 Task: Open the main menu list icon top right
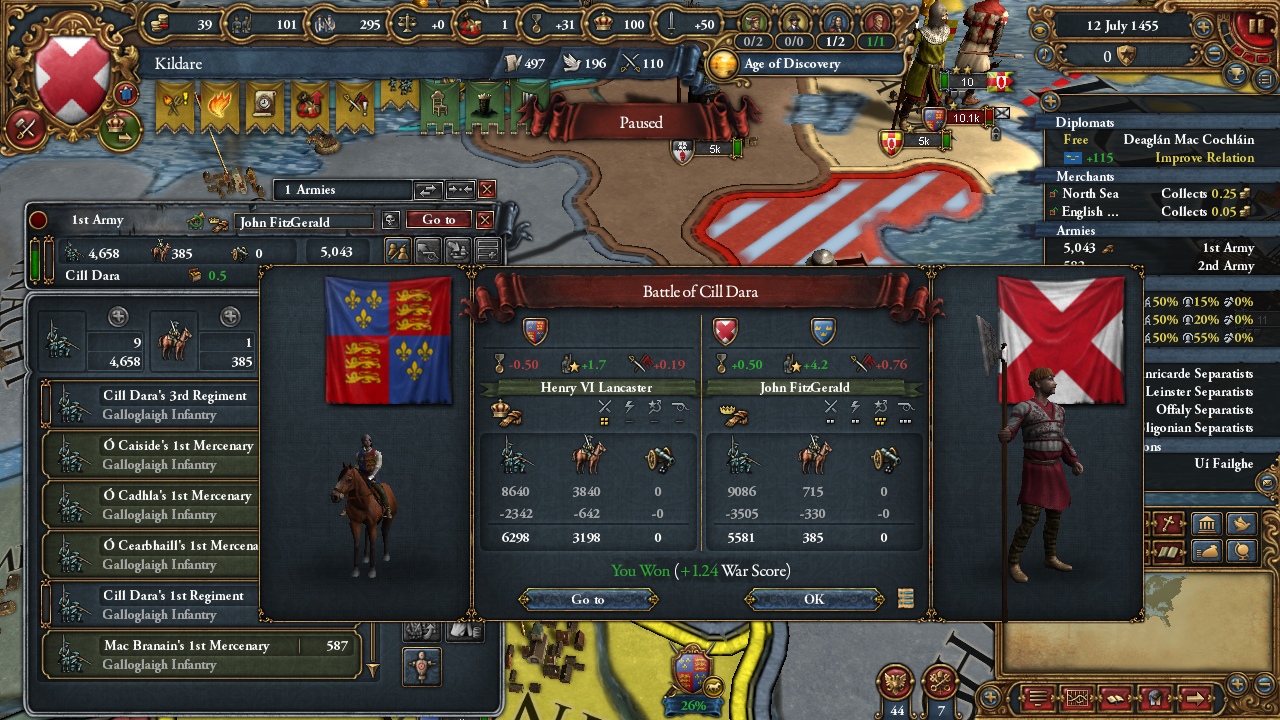coord(1265,79)
